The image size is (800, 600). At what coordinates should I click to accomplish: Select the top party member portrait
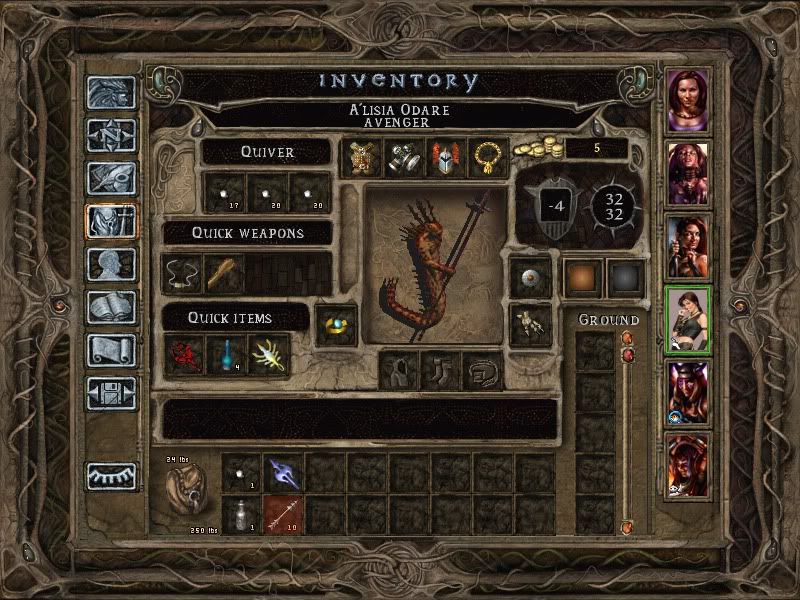coord(689,101)
